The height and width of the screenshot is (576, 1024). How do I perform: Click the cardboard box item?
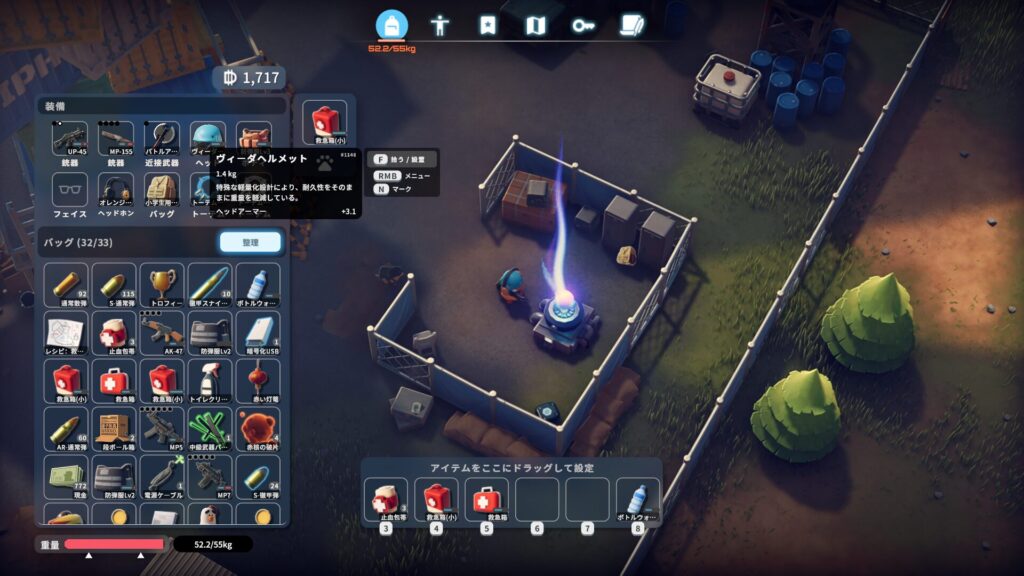(x=114, y=428)
